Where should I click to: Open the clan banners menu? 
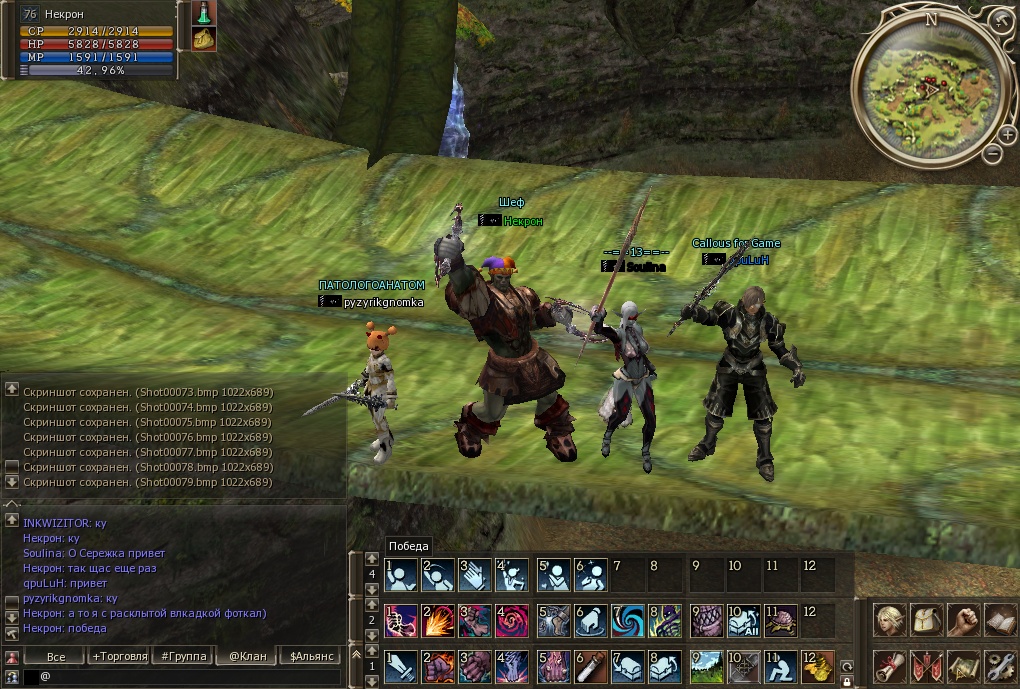click(x=926, y=664)
